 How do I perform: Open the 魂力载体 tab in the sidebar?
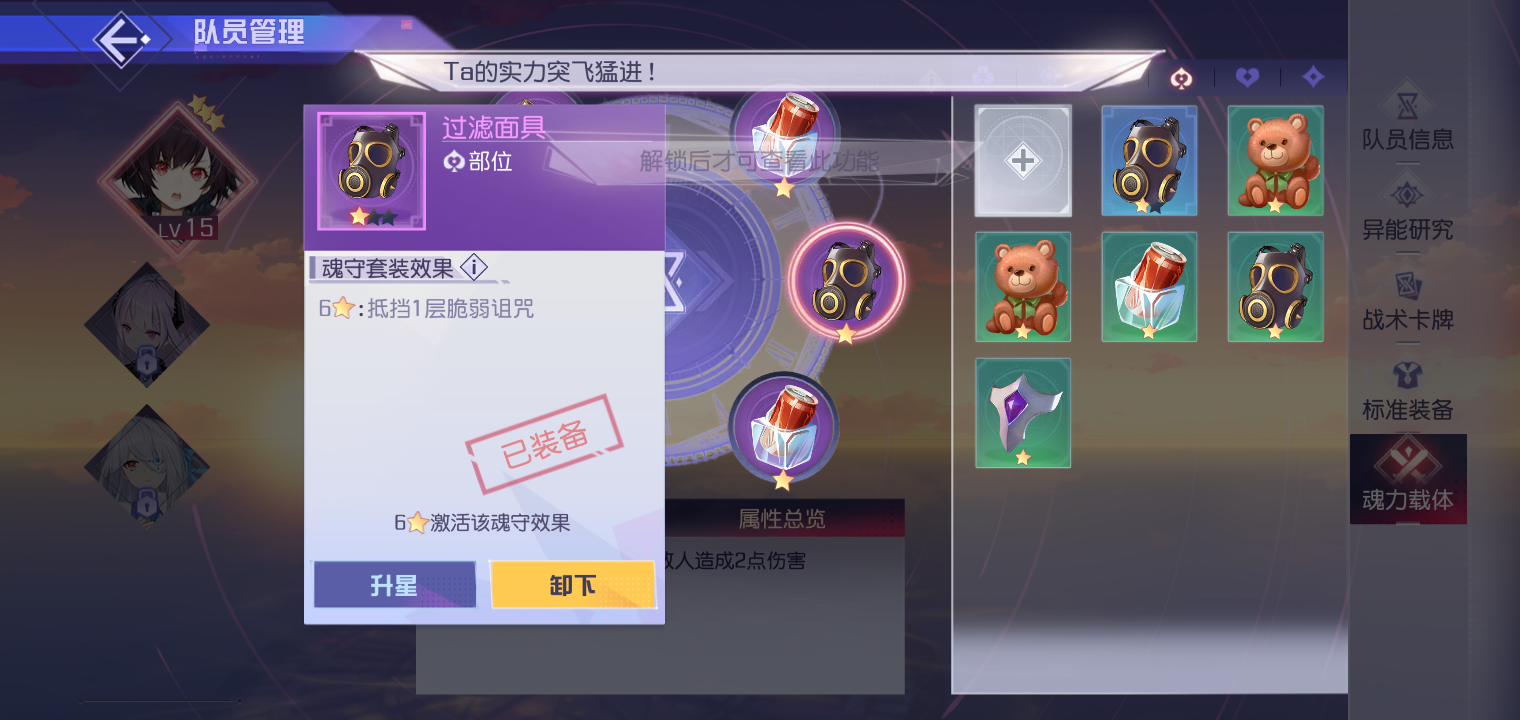point(1409,478)
